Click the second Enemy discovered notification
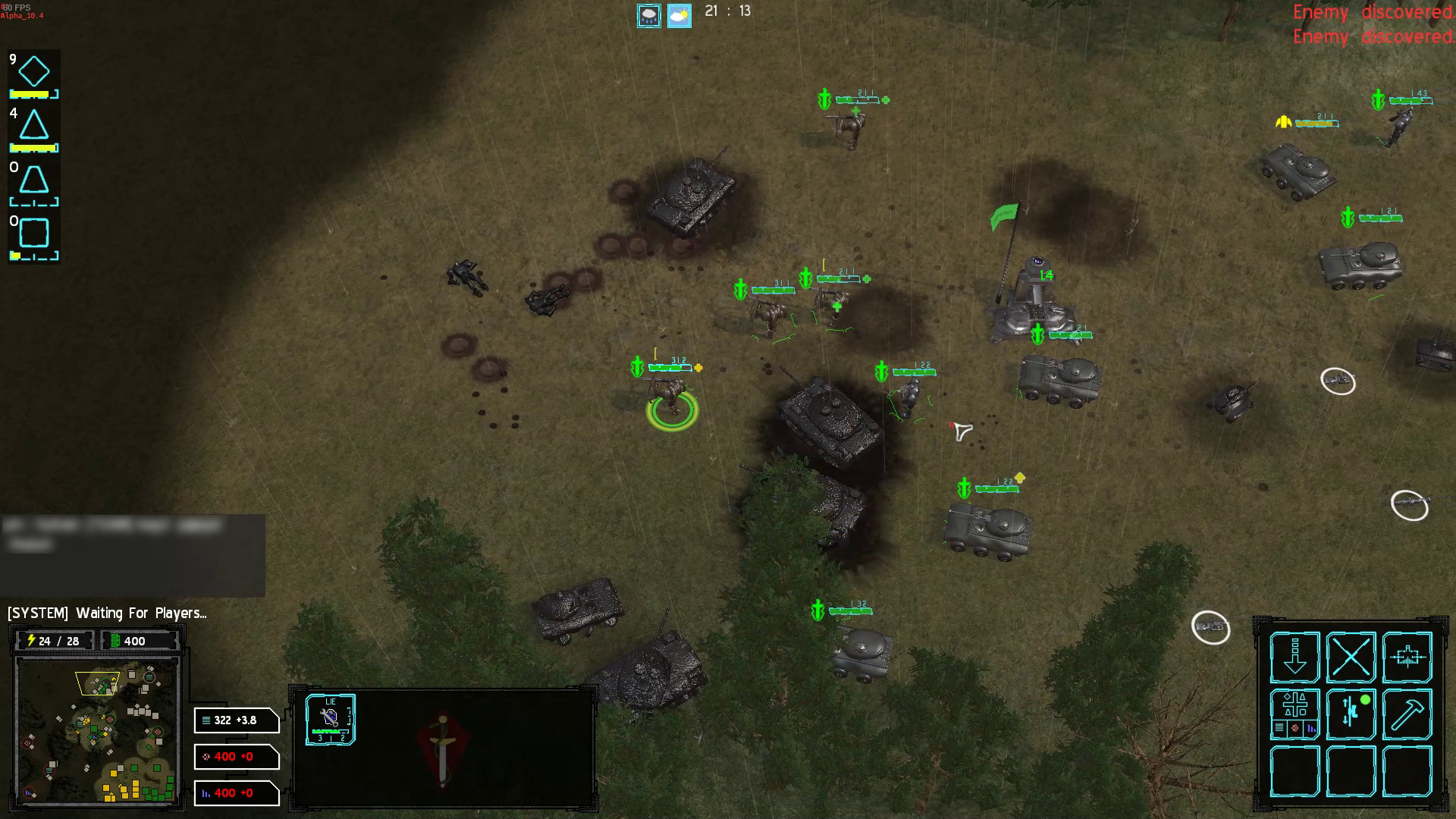The width and height of the screenshot is (1456, 819). (1371, 36)
